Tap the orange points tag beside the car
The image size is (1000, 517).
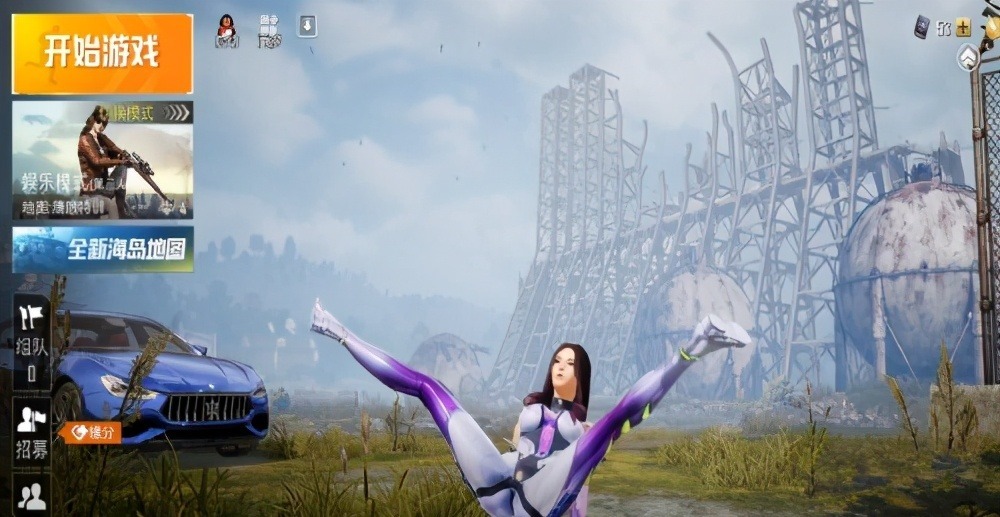90,432
